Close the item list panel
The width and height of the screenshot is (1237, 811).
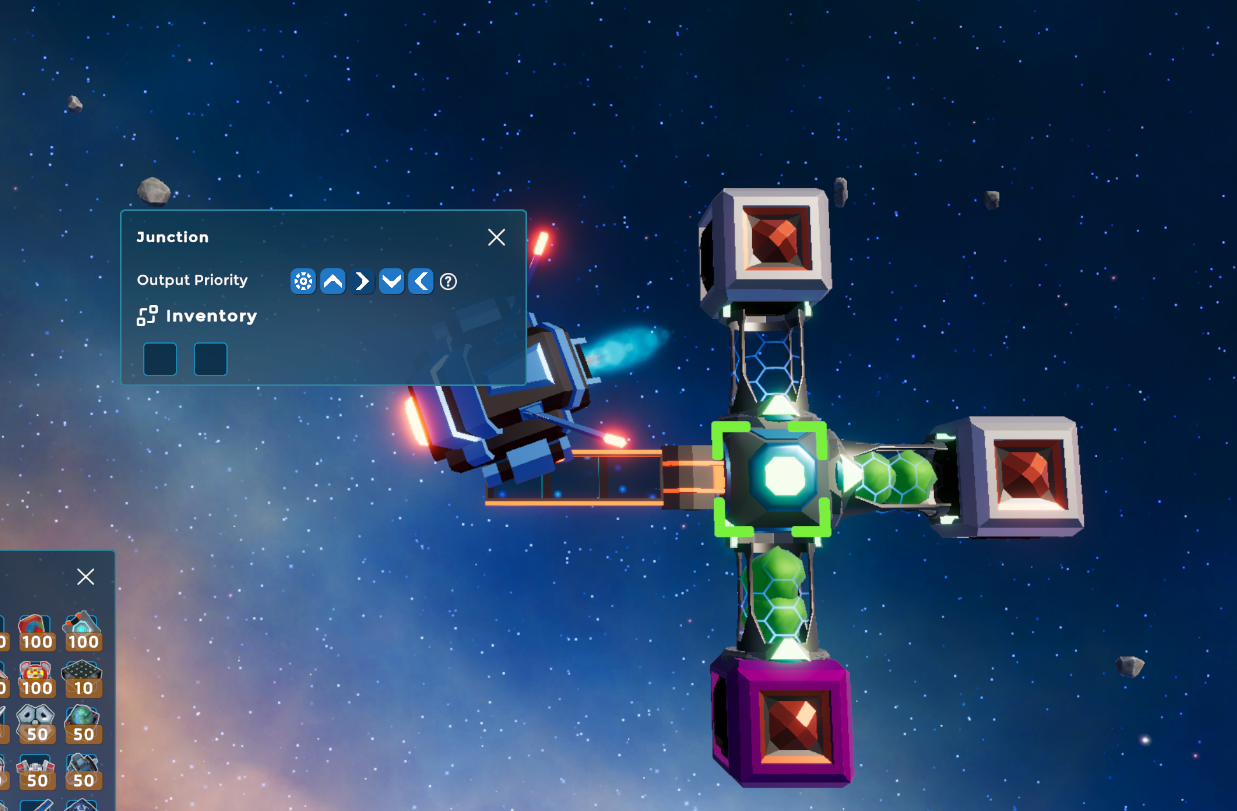point(86,577)
